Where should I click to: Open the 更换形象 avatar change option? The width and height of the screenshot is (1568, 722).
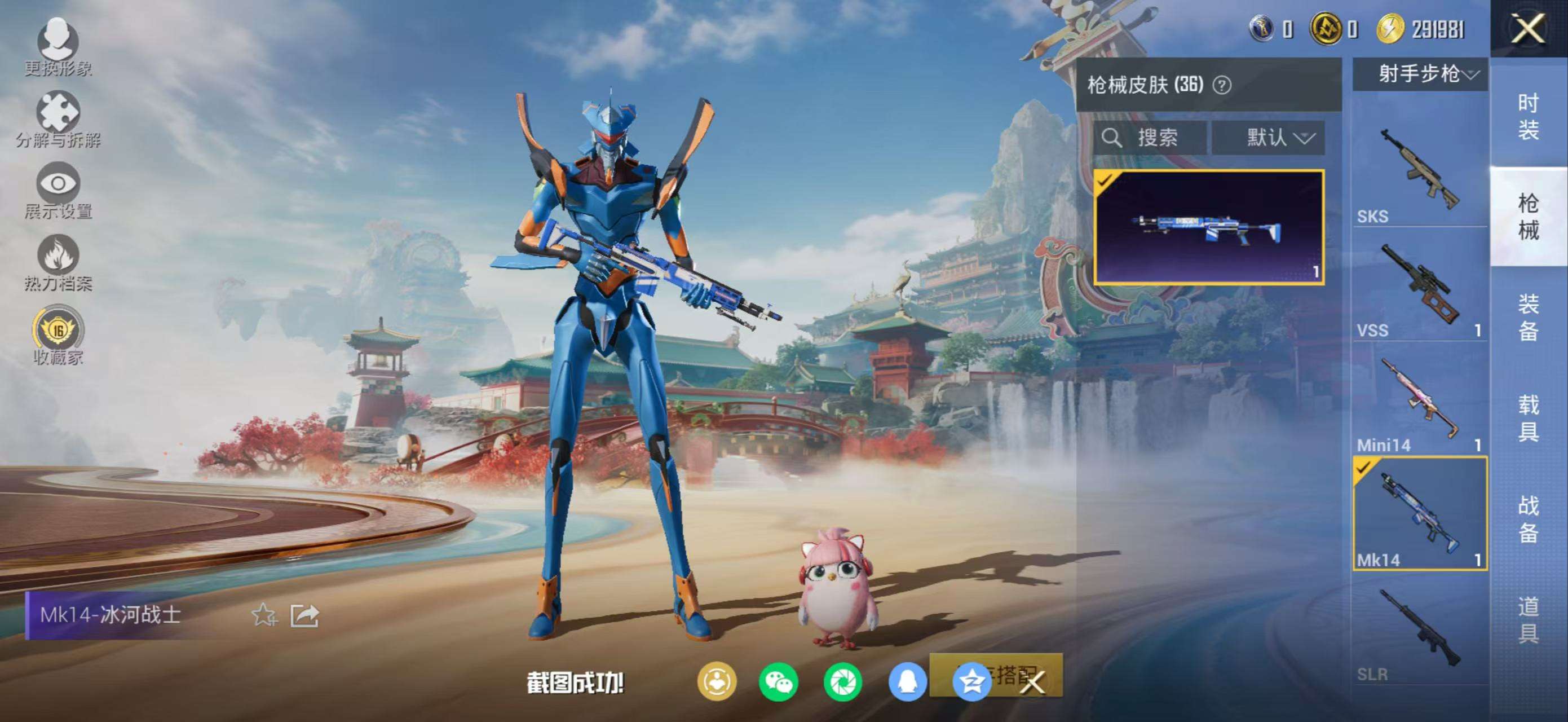coord(58,46)
